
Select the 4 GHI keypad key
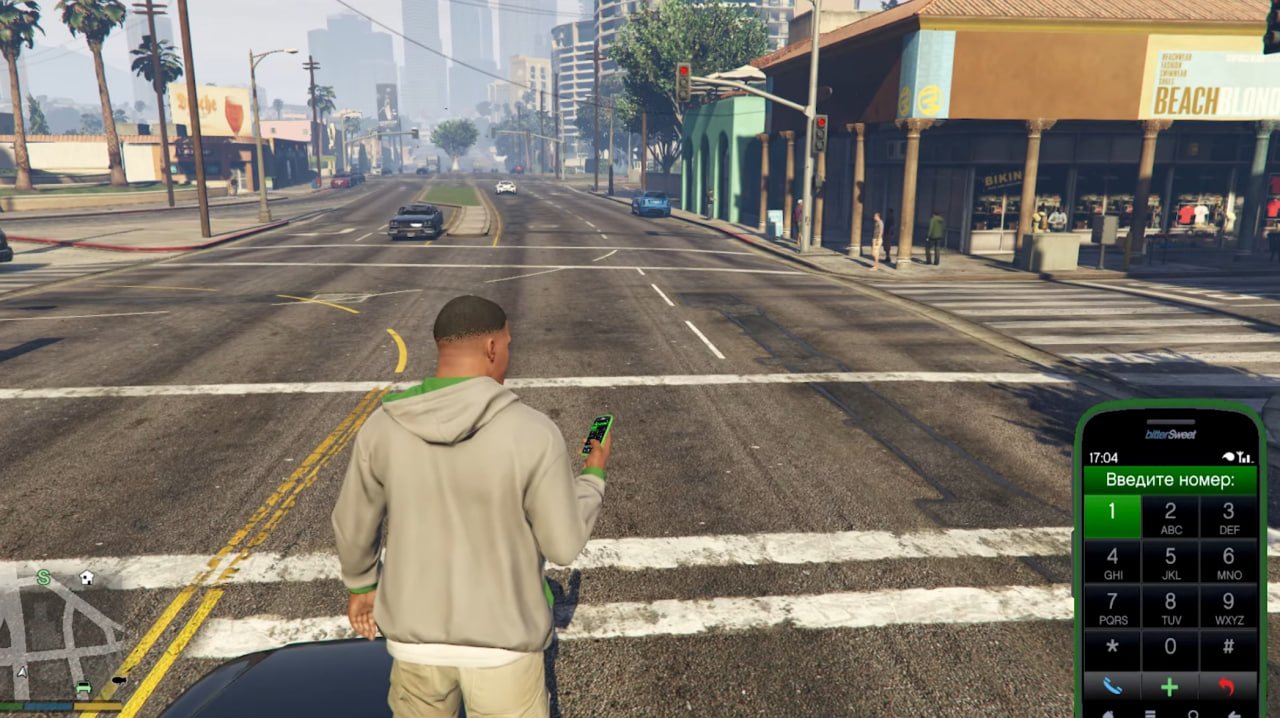point(1112,561)
